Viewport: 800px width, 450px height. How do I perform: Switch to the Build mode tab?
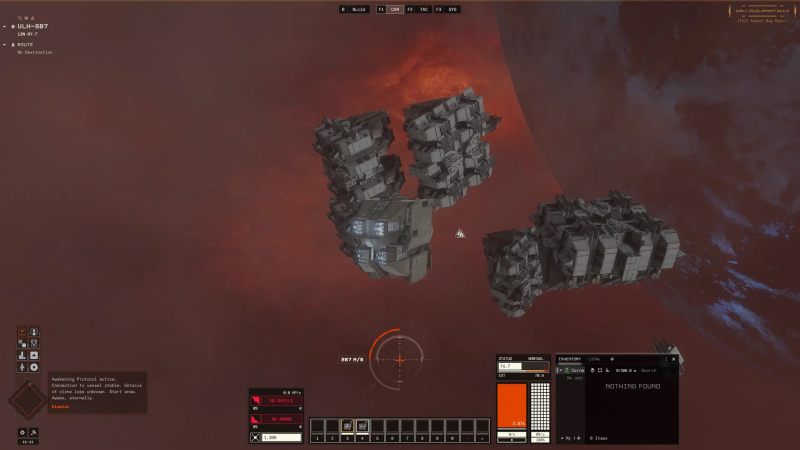click(355, 9)
